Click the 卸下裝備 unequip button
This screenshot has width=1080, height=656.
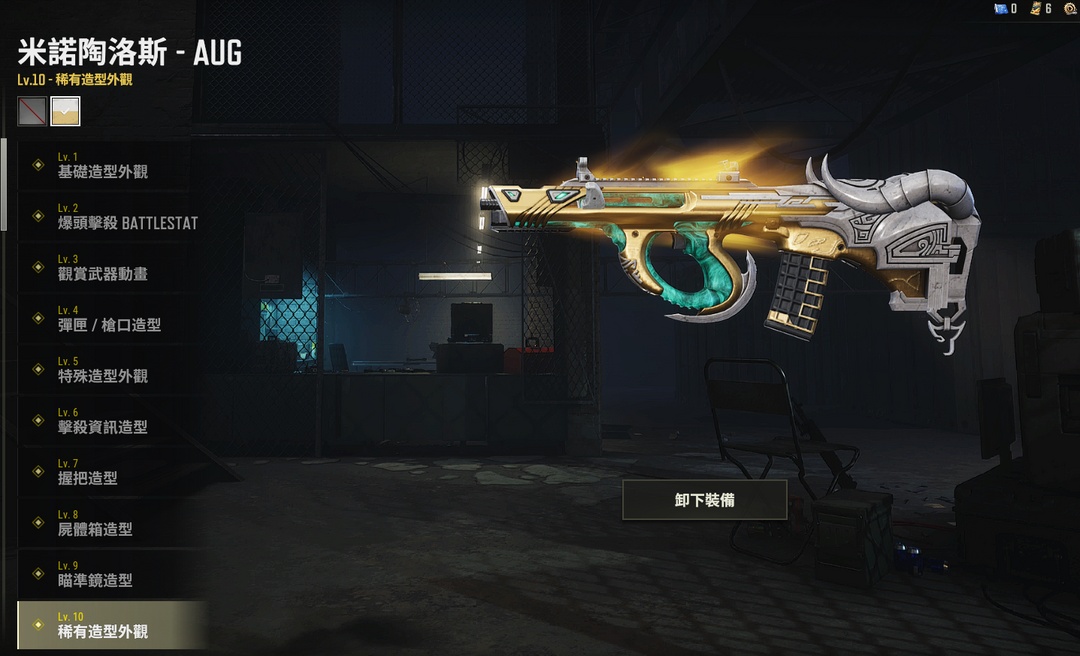click(704, 500)
